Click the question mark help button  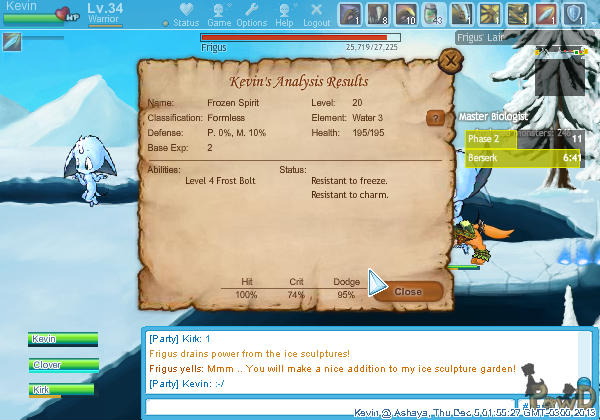pos(434,118)
